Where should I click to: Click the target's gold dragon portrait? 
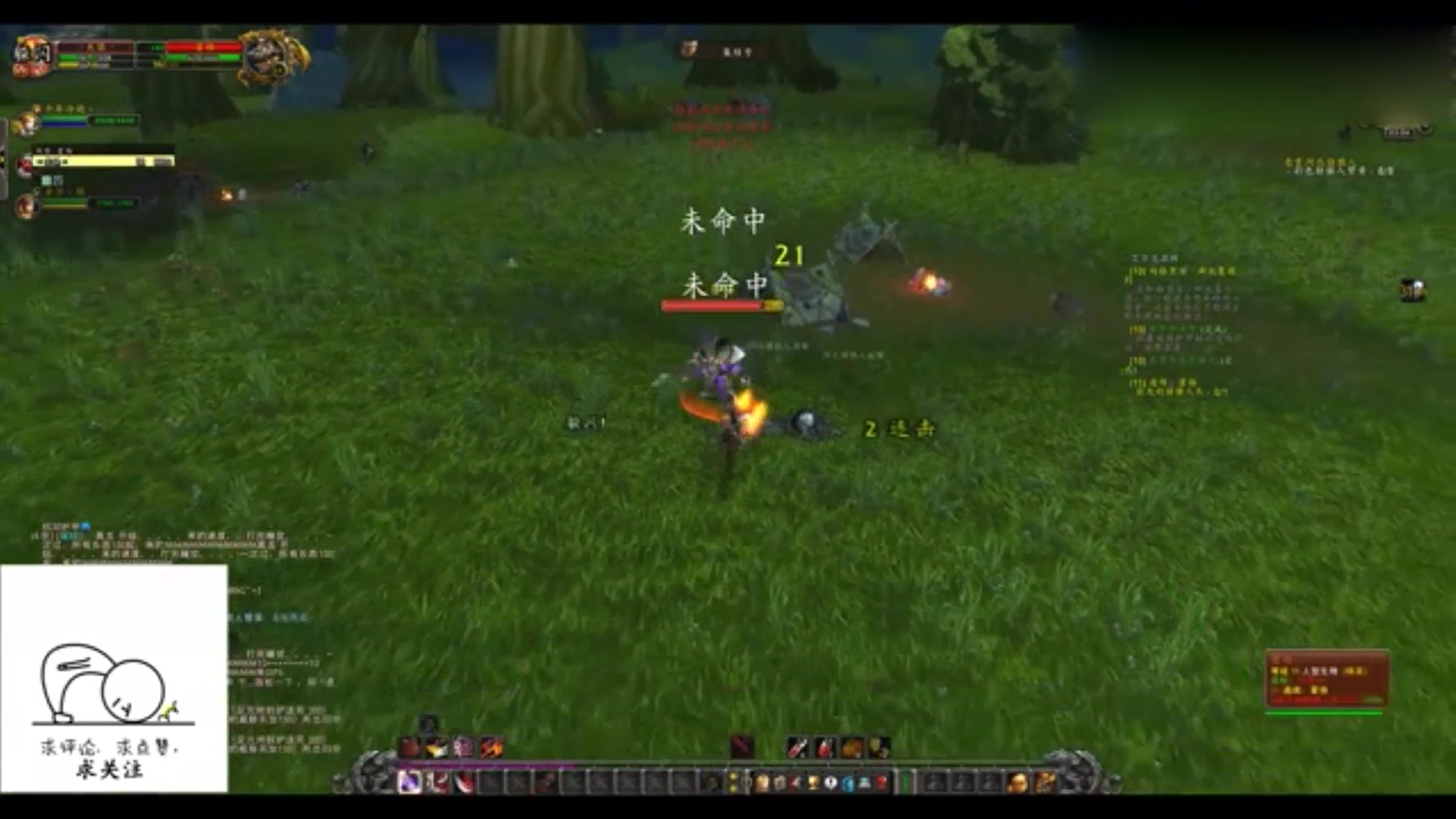pos(273,56)
